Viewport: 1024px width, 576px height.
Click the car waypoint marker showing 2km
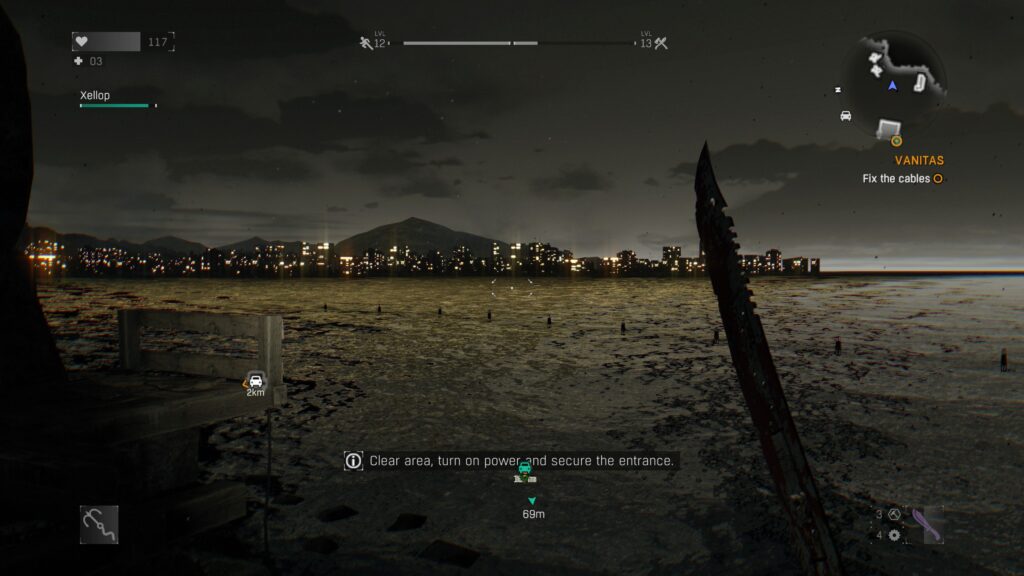[255, 380]
